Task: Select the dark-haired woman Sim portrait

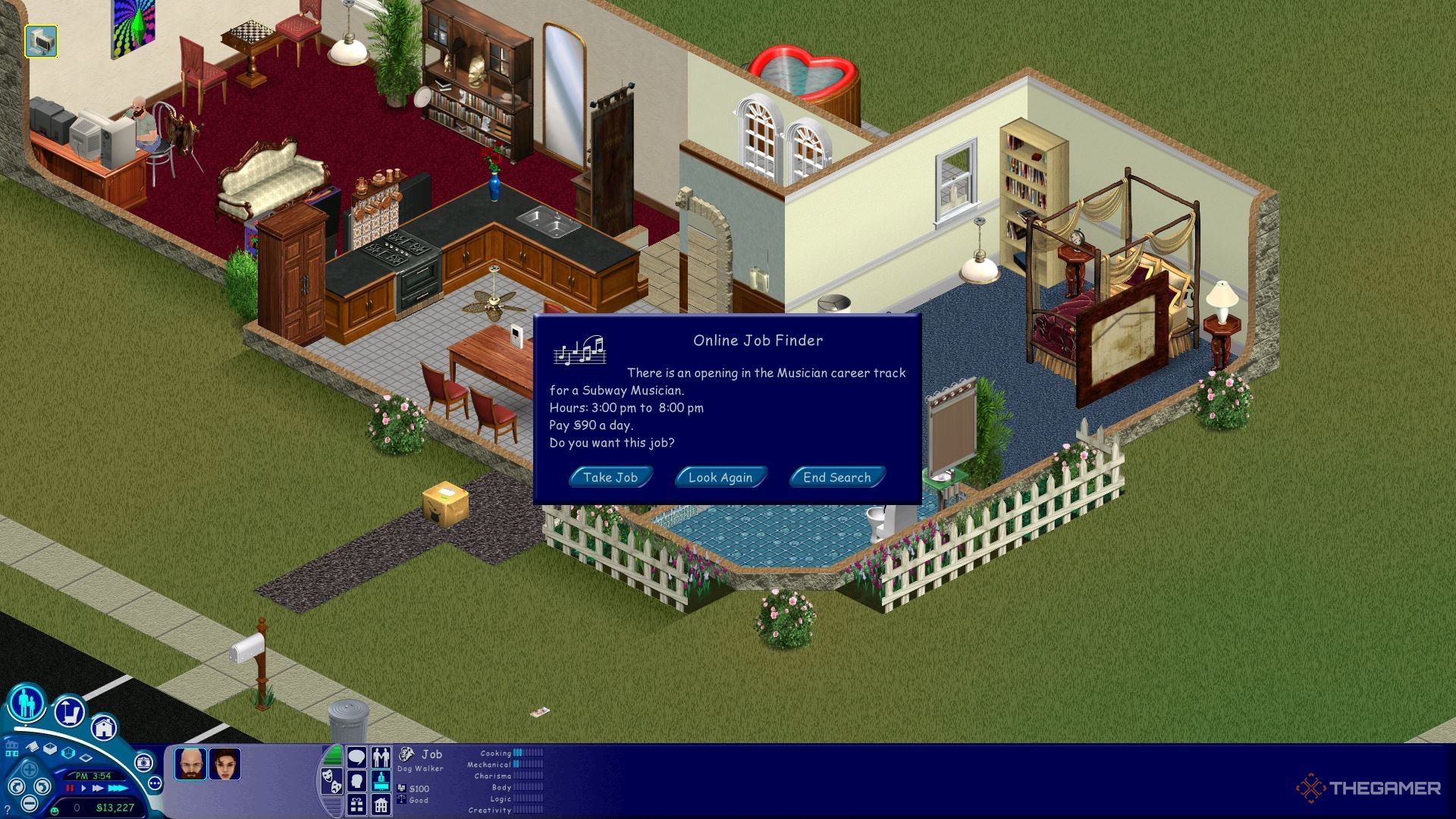Action: pyautogui.click(x=225, y=764)
